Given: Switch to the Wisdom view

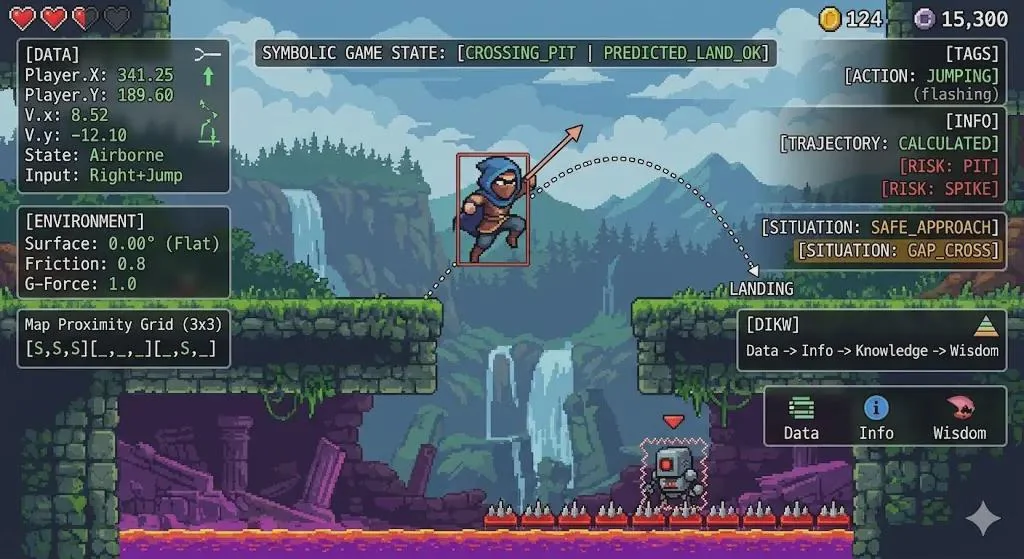Looking at the screenshot, I should click(x=958, y=417).
